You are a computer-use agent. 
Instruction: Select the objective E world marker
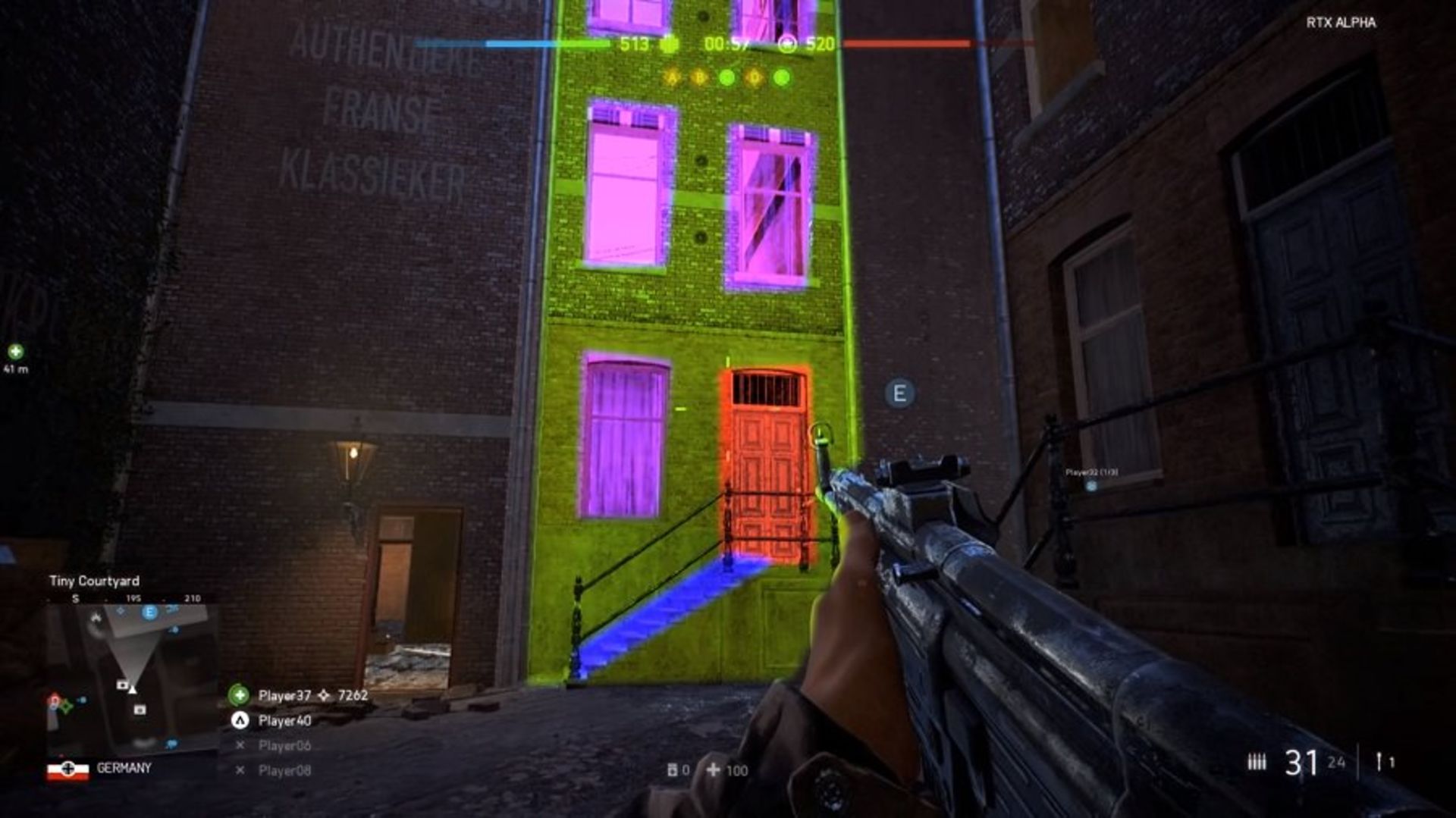(x=899, y=393)
